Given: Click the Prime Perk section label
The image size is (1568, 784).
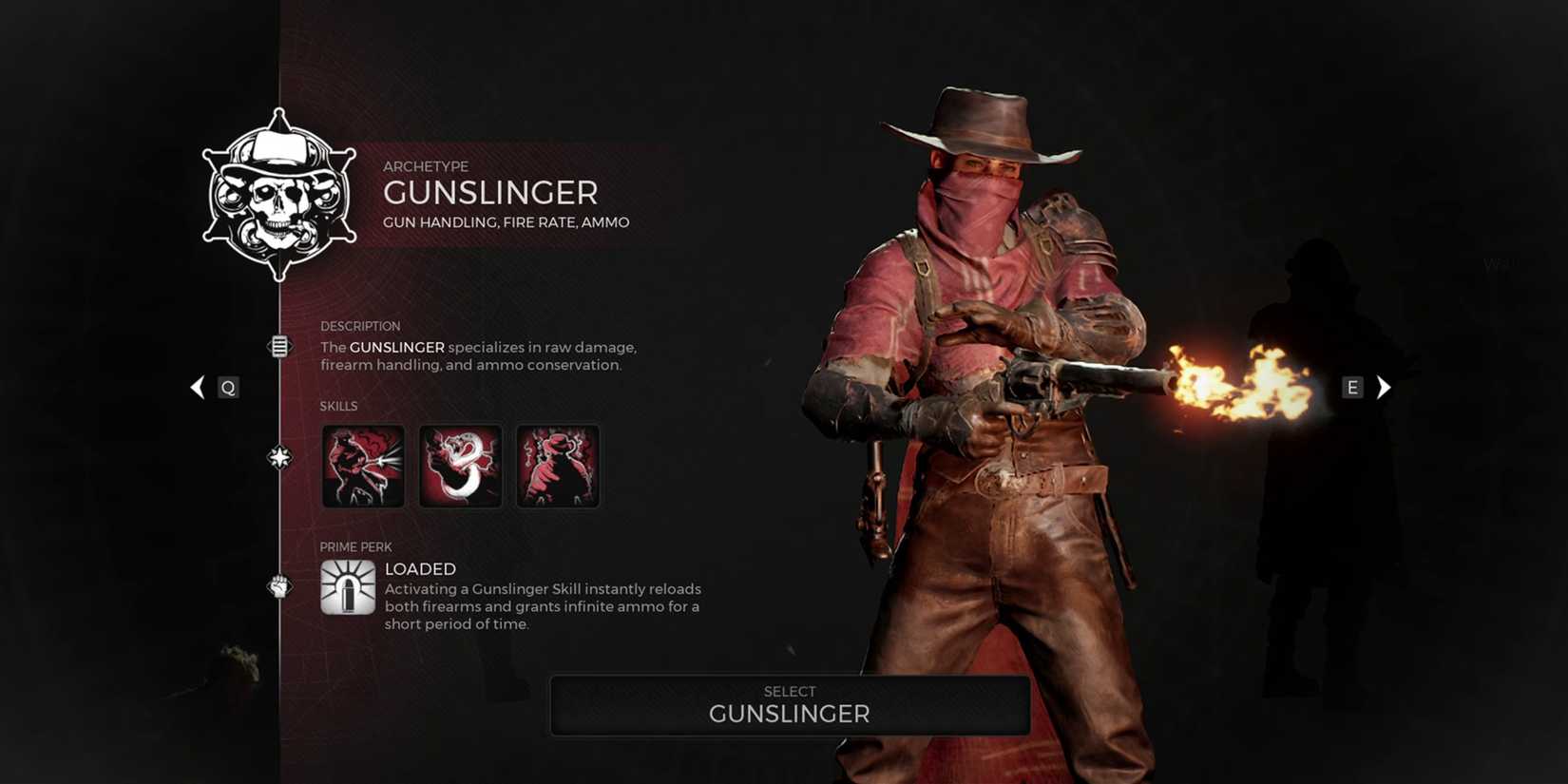Looking at the screenshot, I should pos(355,546).
